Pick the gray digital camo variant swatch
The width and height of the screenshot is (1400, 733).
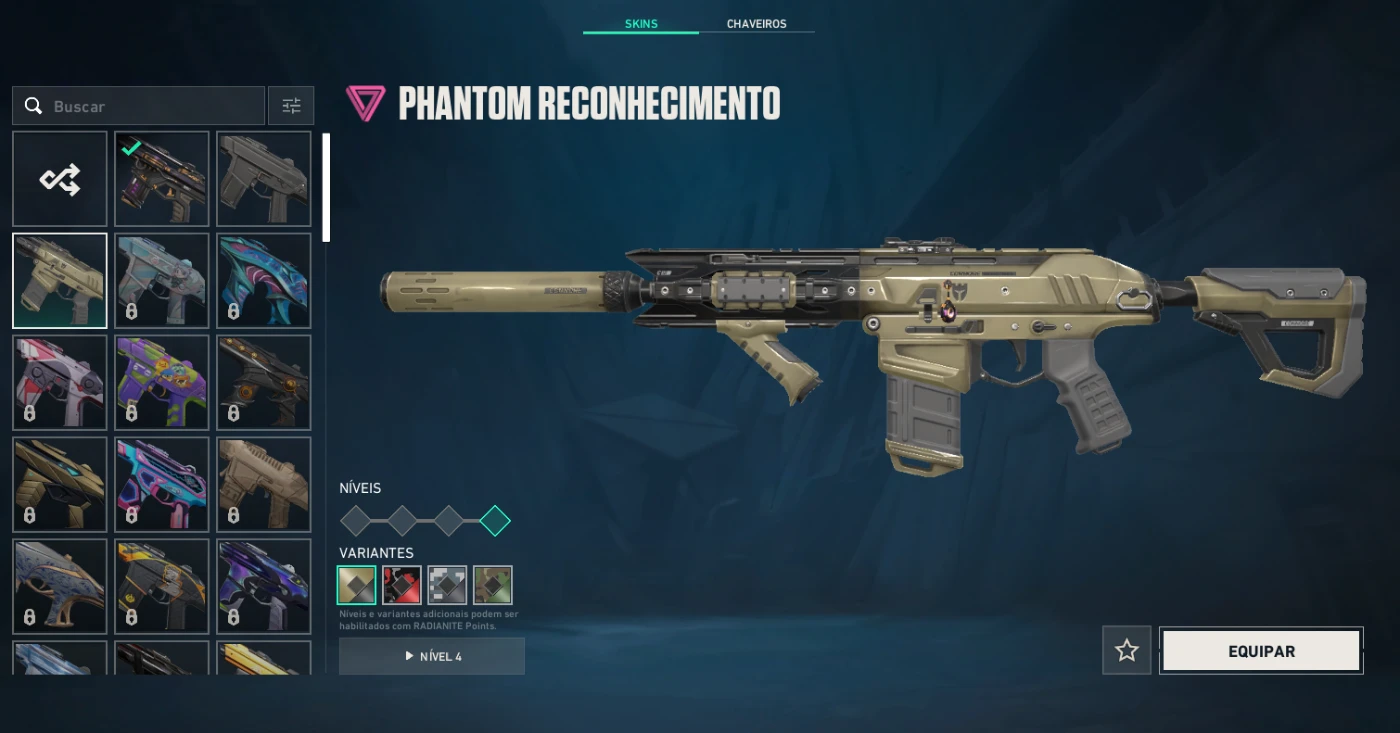point(447,585)
